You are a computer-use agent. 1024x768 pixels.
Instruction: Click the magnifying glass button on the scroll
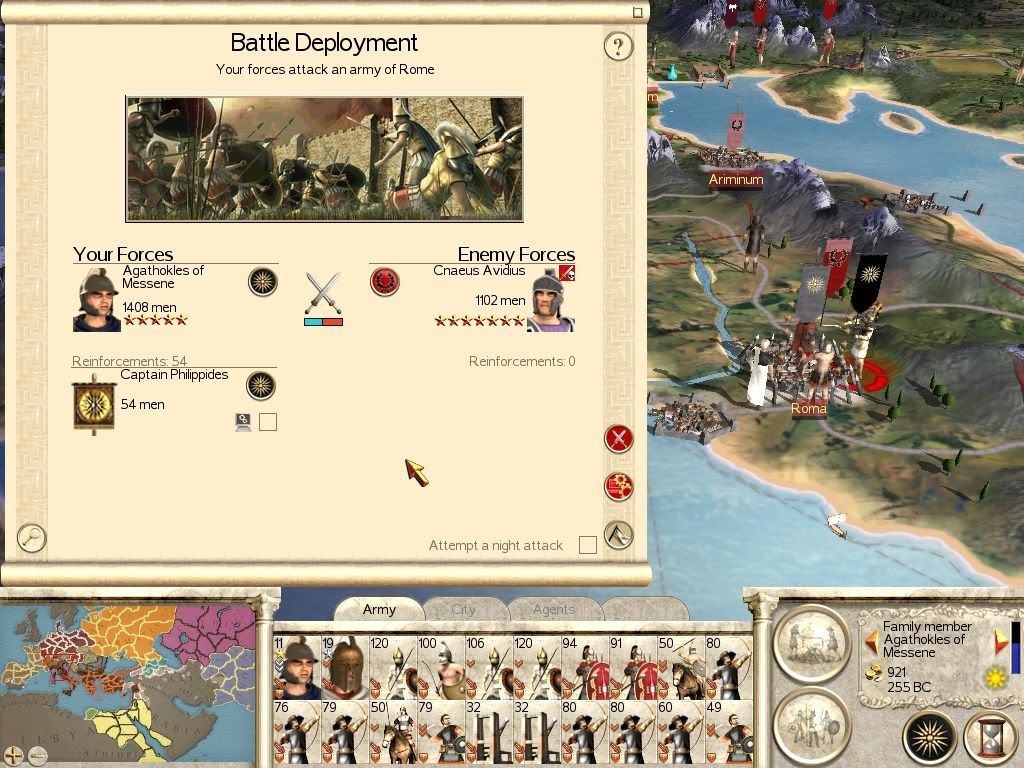32,538
